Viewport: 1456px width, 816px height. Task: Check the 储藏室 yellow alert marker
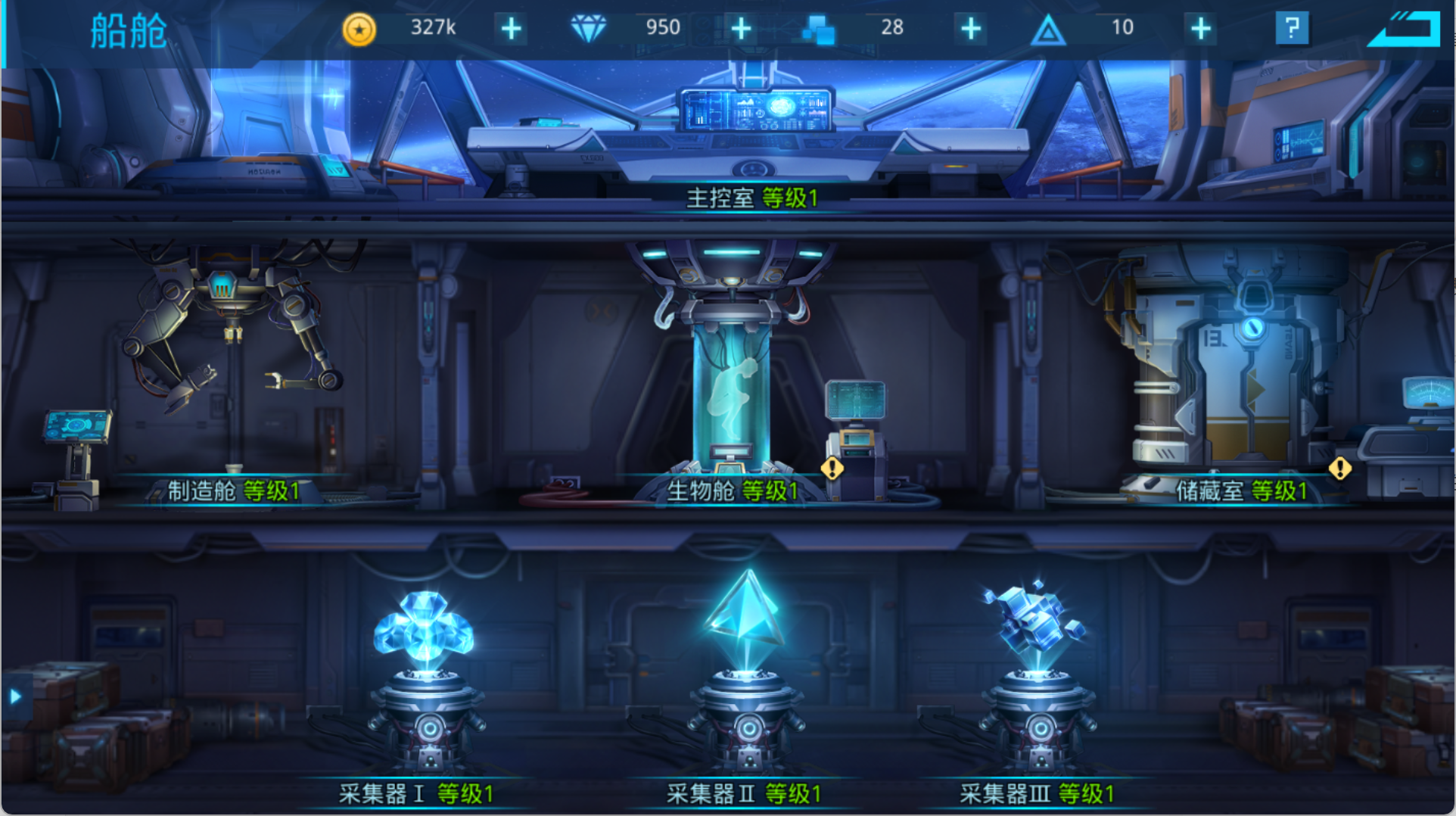1340,469
